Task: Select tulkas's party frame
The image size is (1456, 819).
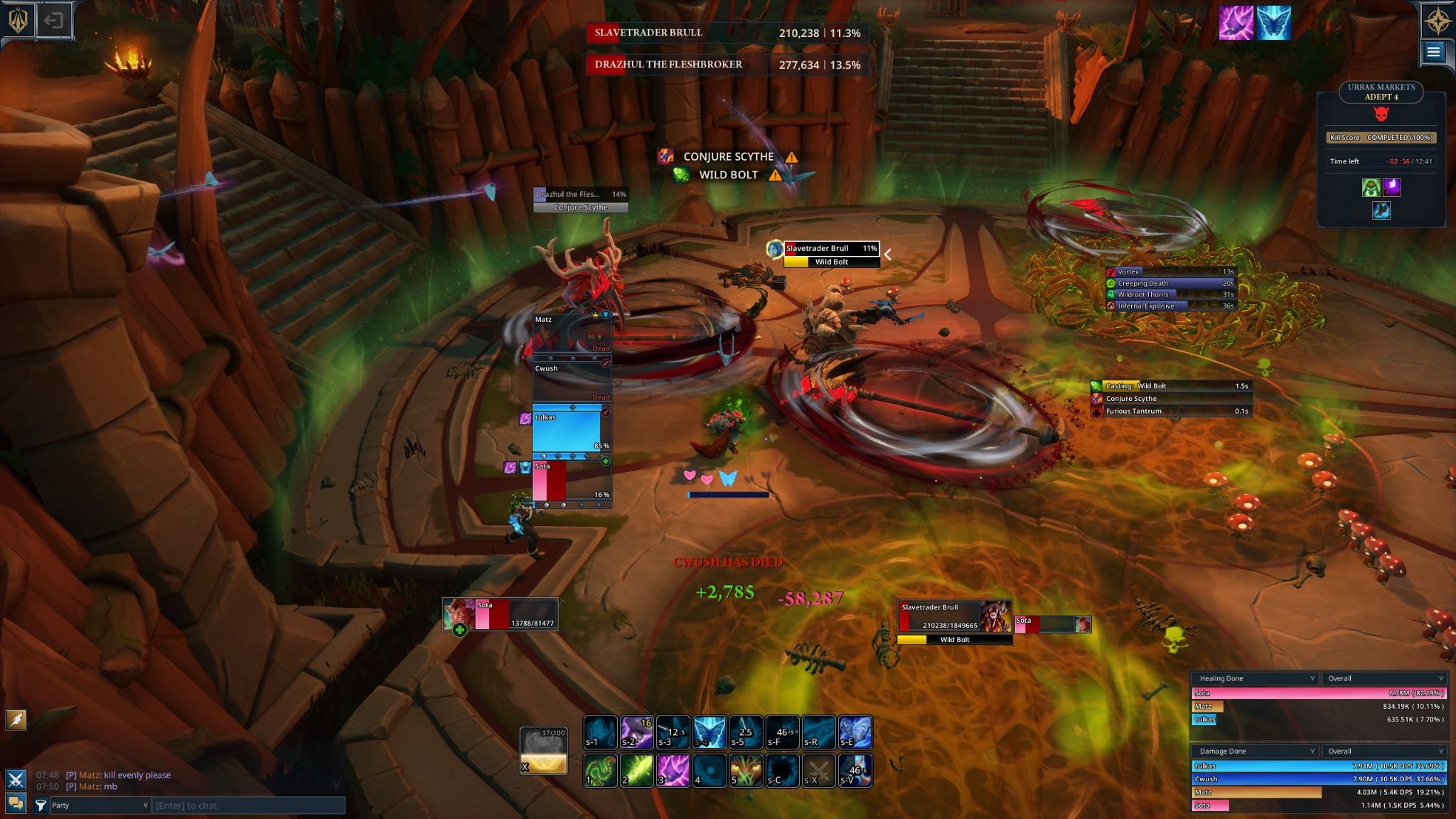Action: [572, 431]
